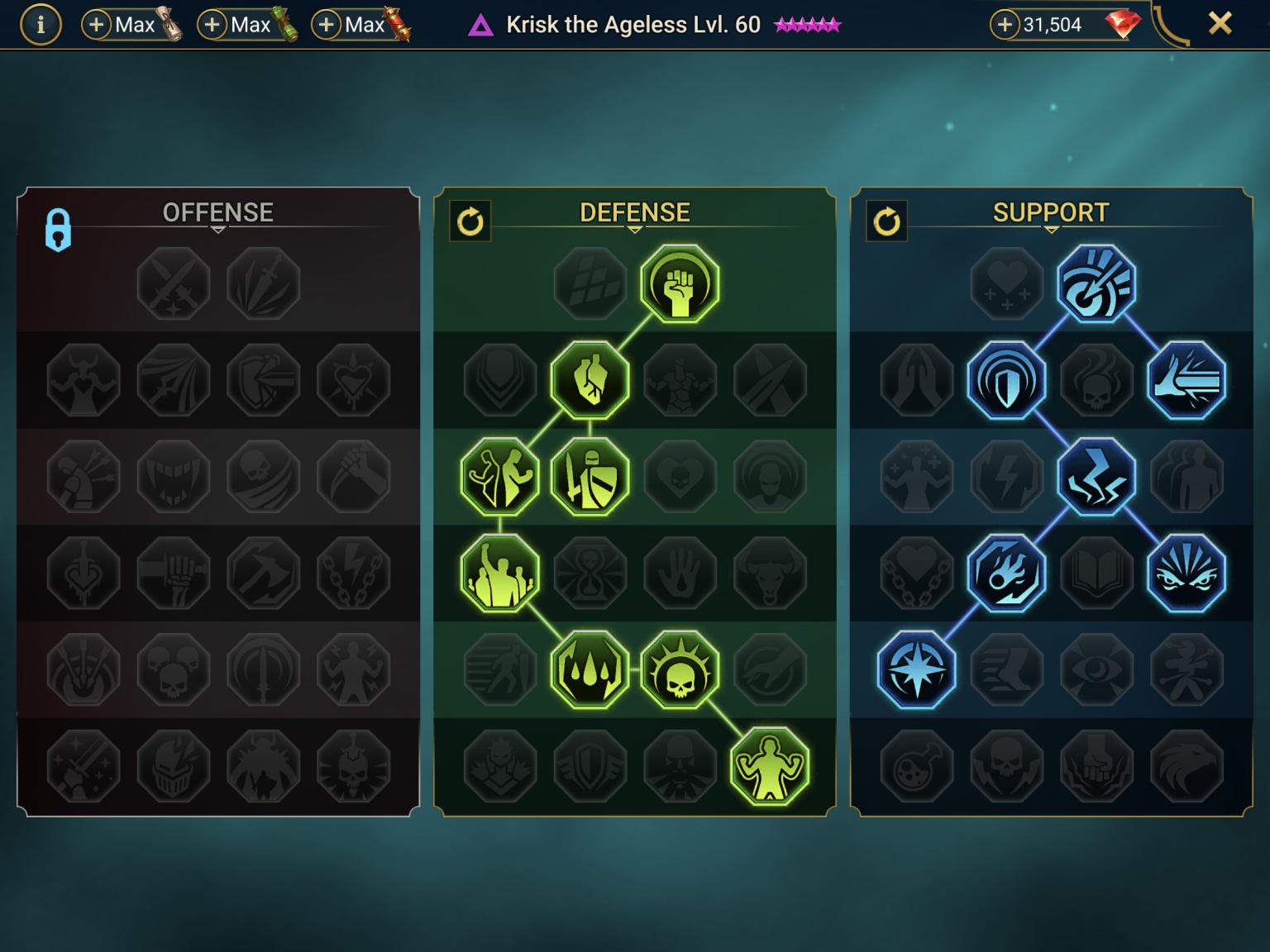Open the info button
The image size is (1270, 952).
pyautogui.click(x=41, y=25)
